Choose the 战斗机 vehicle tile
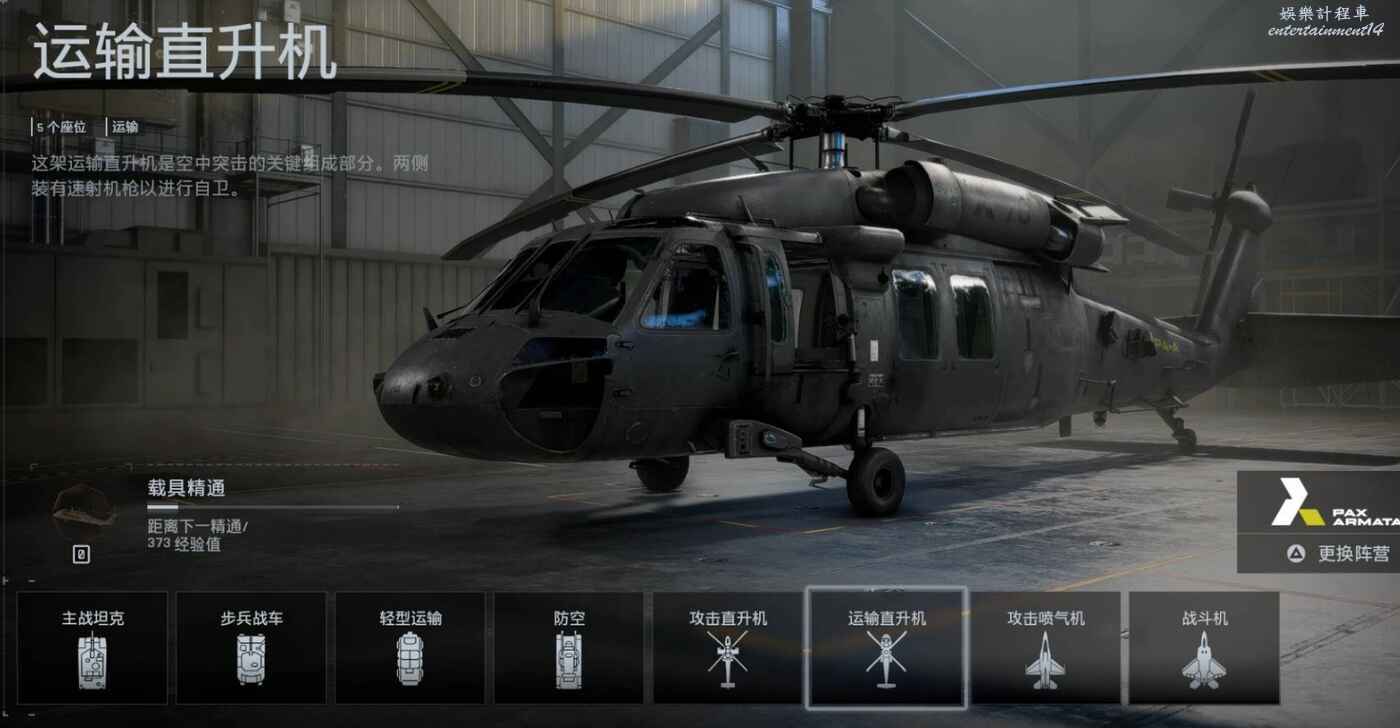This screenshot has width=1400, height=728. click(x=1204, y=647)
